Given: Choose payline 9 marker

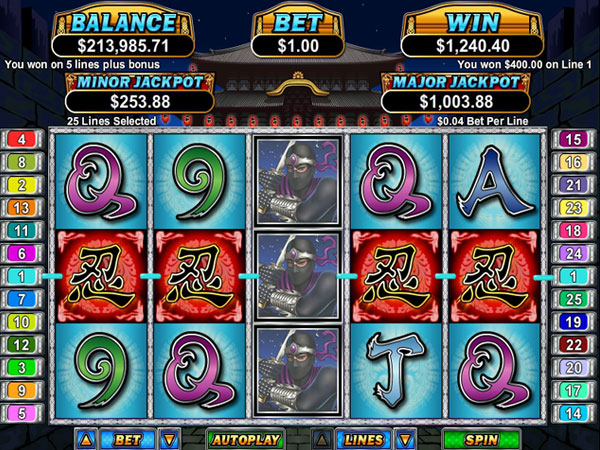Looking at the screenshot, I should point(22,389).
